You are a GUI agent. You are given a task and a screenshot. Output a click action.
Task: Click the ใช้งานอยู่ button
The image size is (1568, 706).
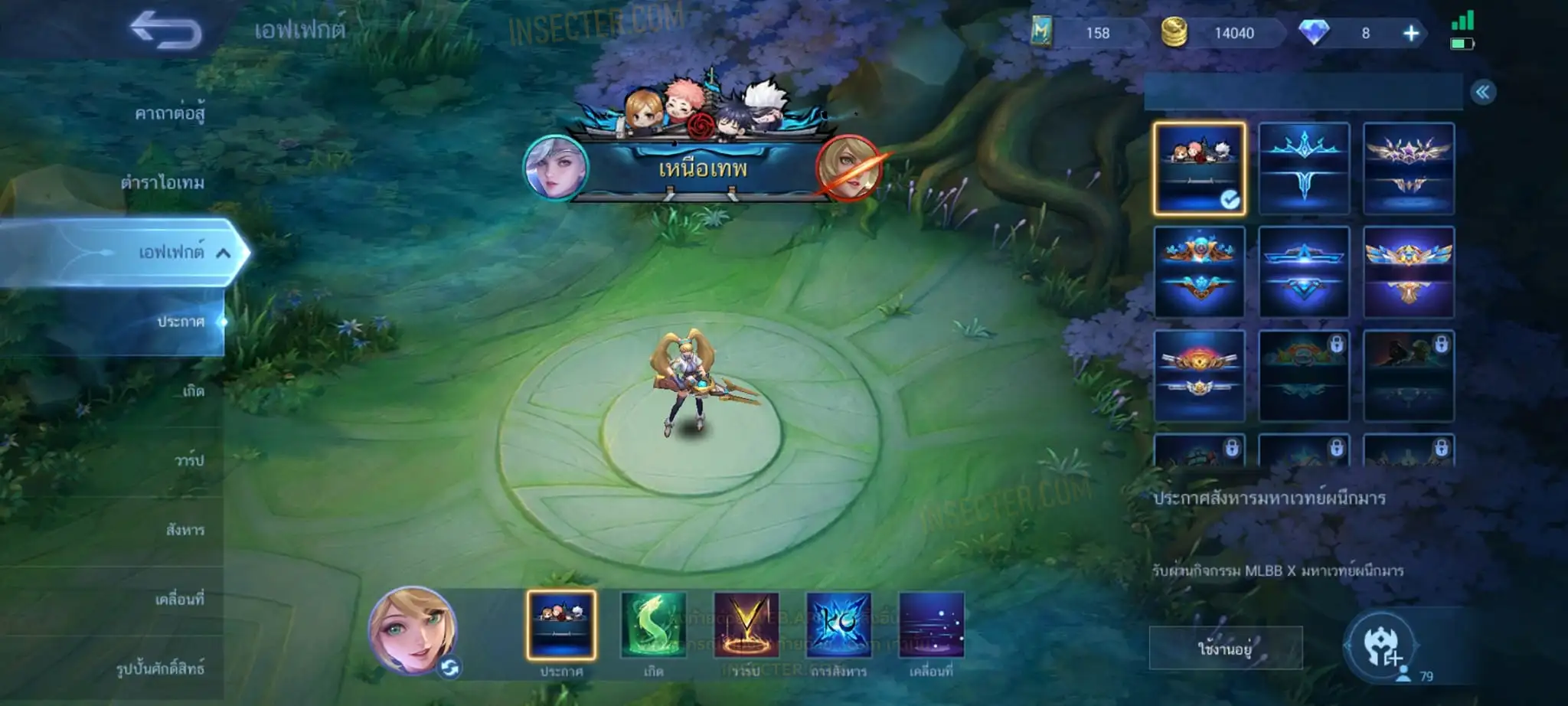pyautogui.click(x=1225, y=649)
